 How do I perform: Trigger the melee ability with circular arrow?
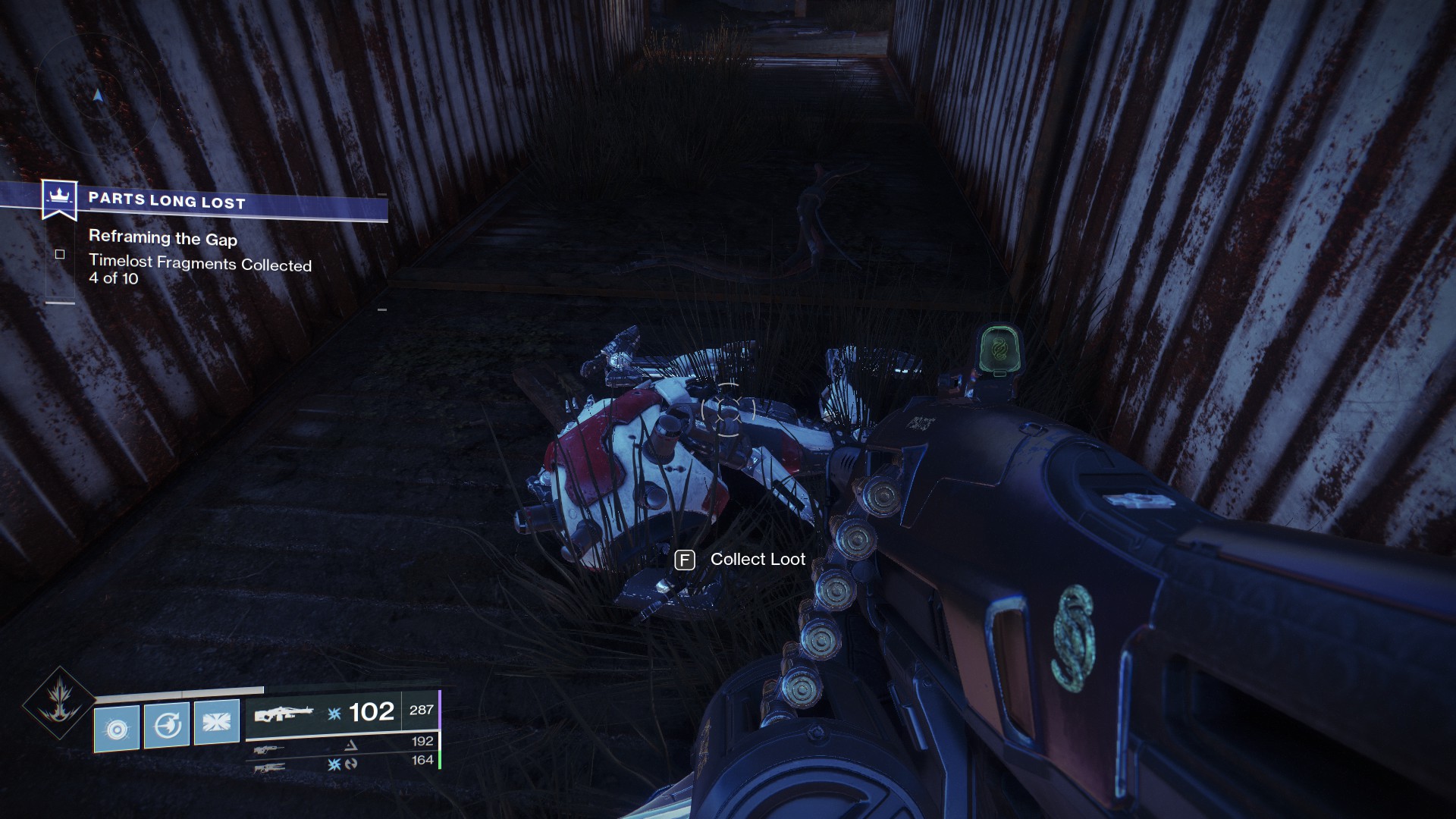coord(167,726)
